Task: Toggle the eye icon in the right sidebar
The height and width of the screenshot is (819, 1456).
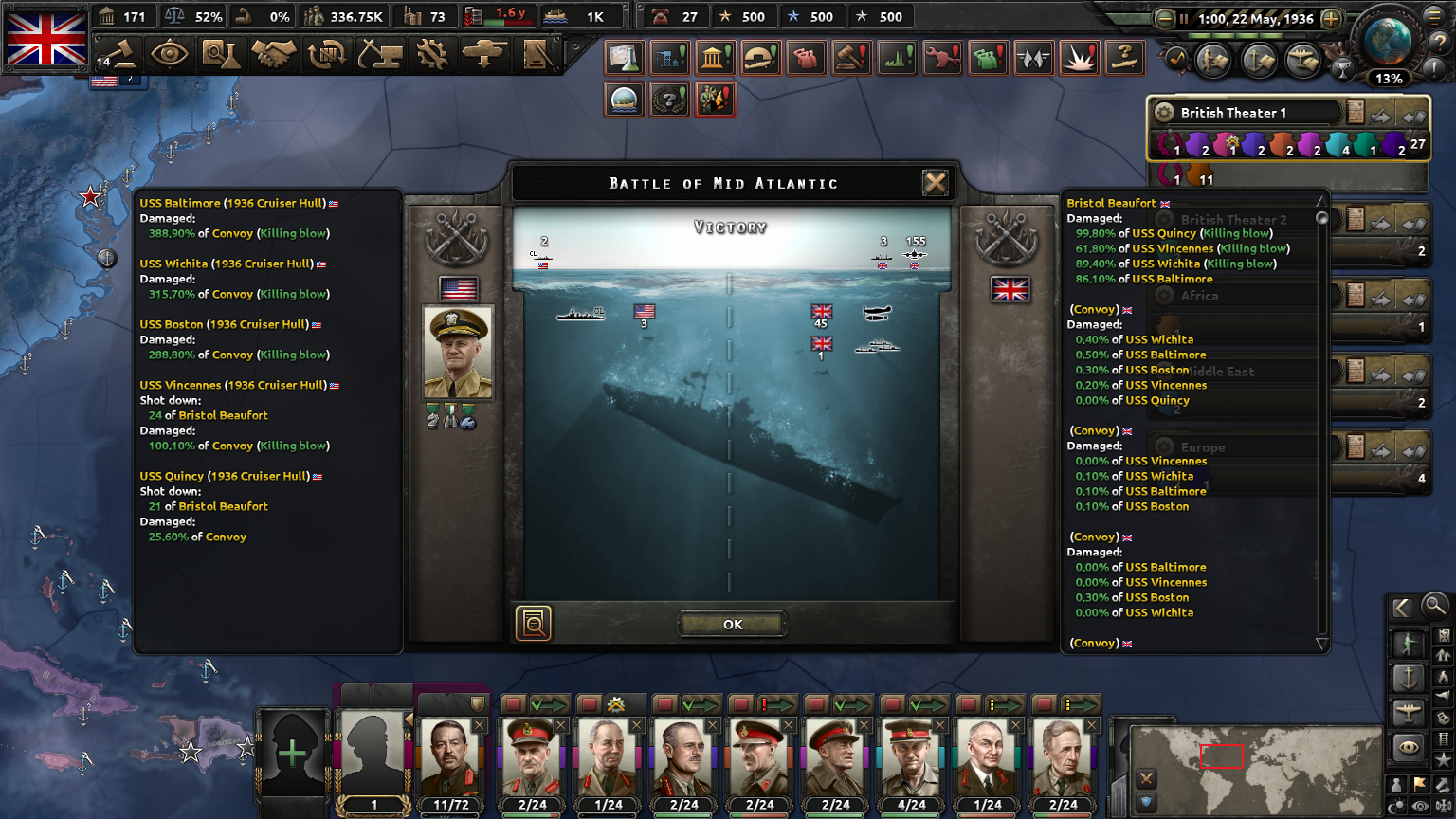Action: [1409, 747]
